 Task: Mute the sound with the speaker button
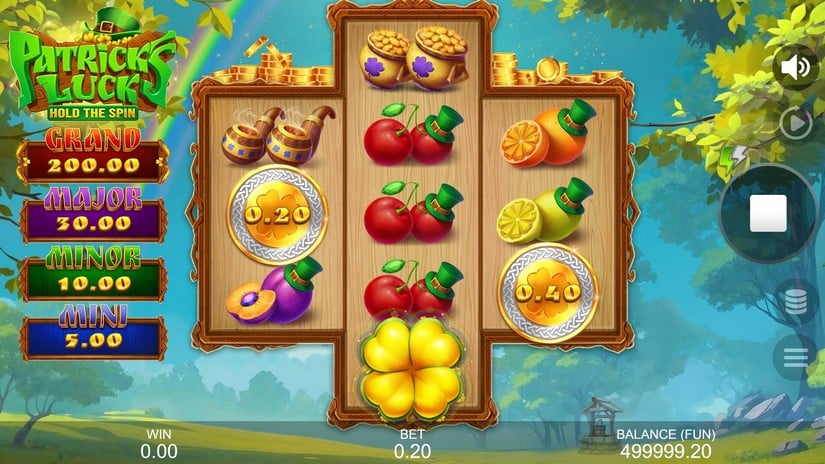click(795, 67)
